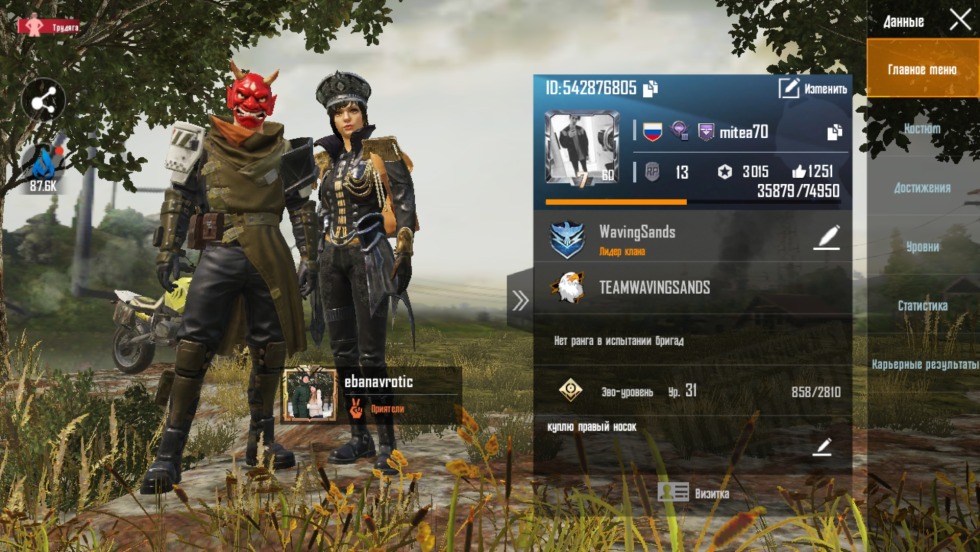
Task: Open the Костюм tab
Action: point(922,129)
